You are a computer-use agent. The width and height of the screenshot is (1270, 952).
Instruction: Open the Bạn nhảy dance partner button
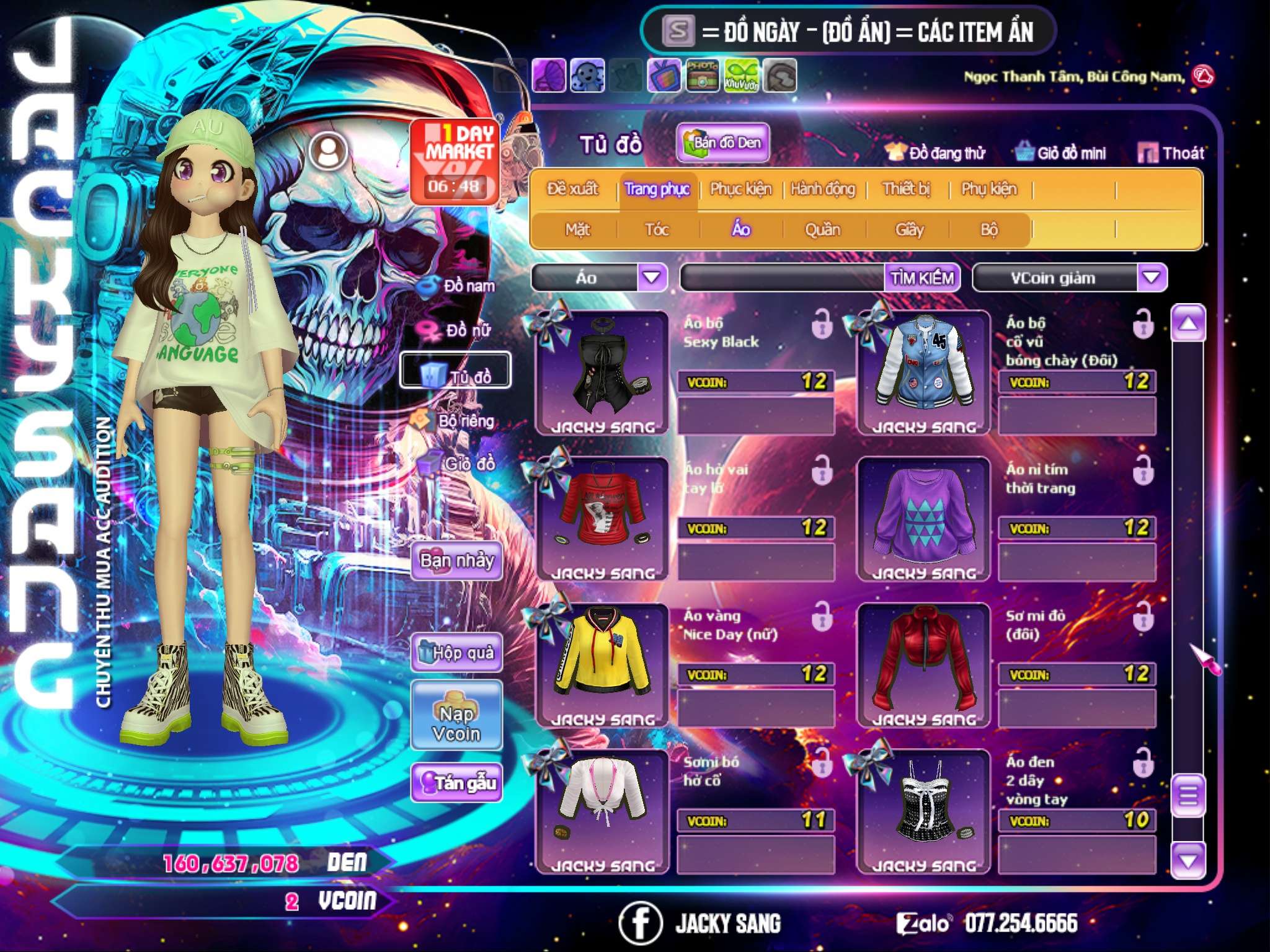456,561
